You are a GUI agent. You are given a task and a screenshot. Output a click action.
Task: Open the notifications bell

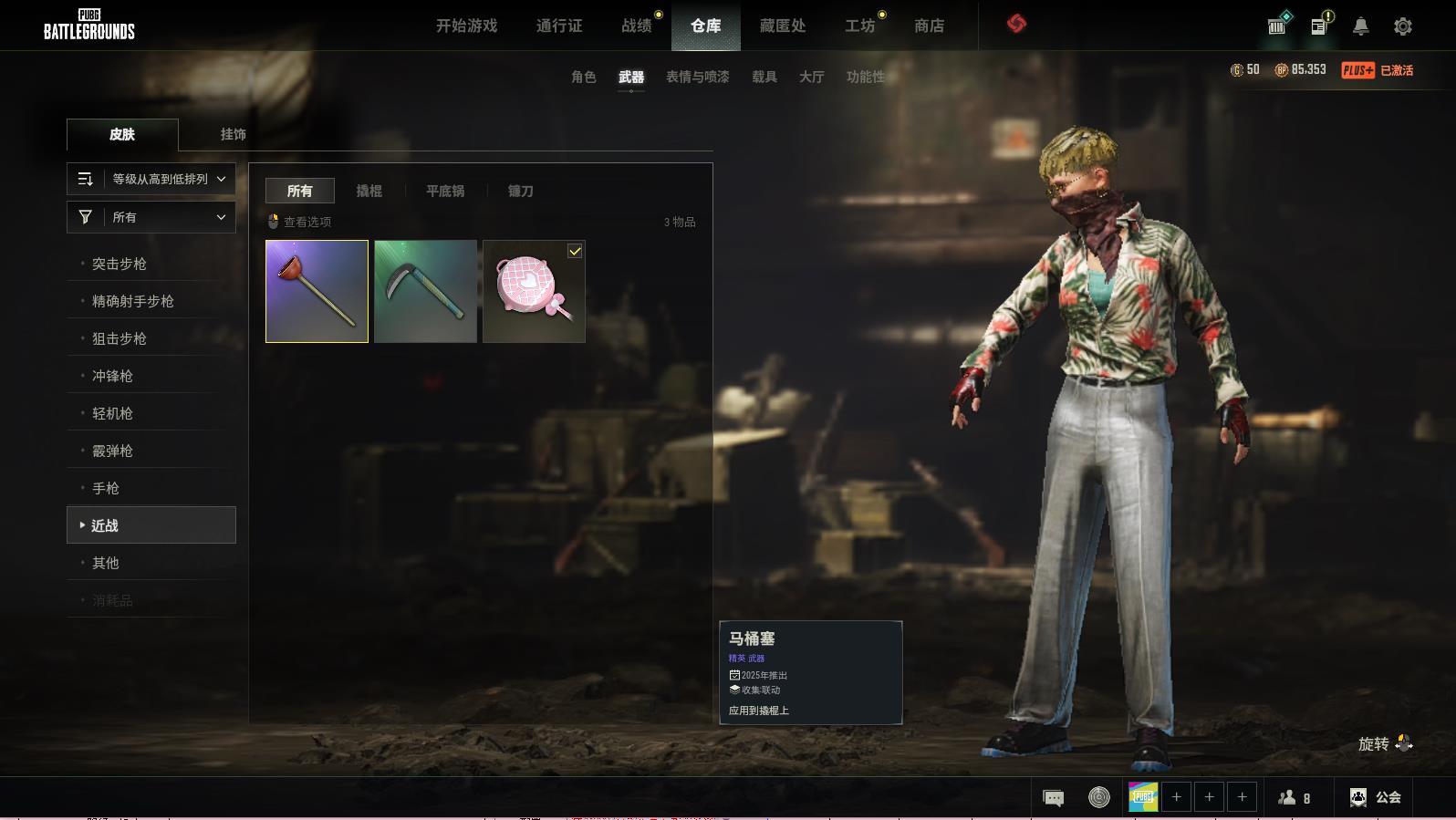[x=1360, y=26]
